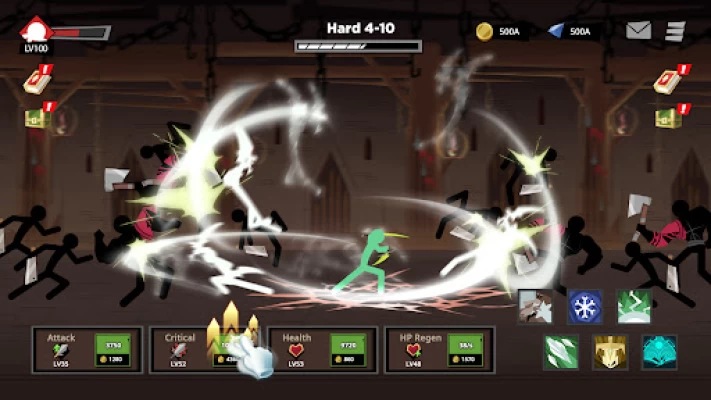Open the red book on the left

click(x=36, y=82)
